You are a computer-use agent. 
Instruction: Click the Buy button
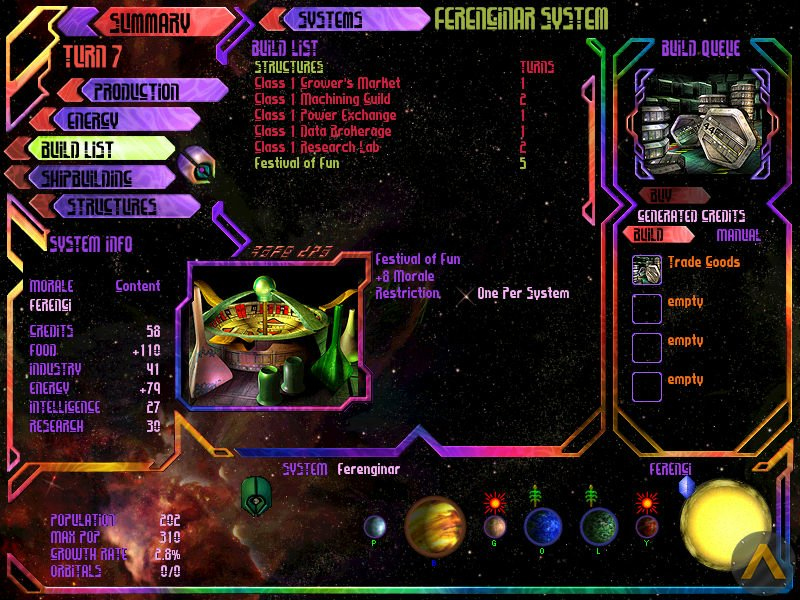pos(661,196)
